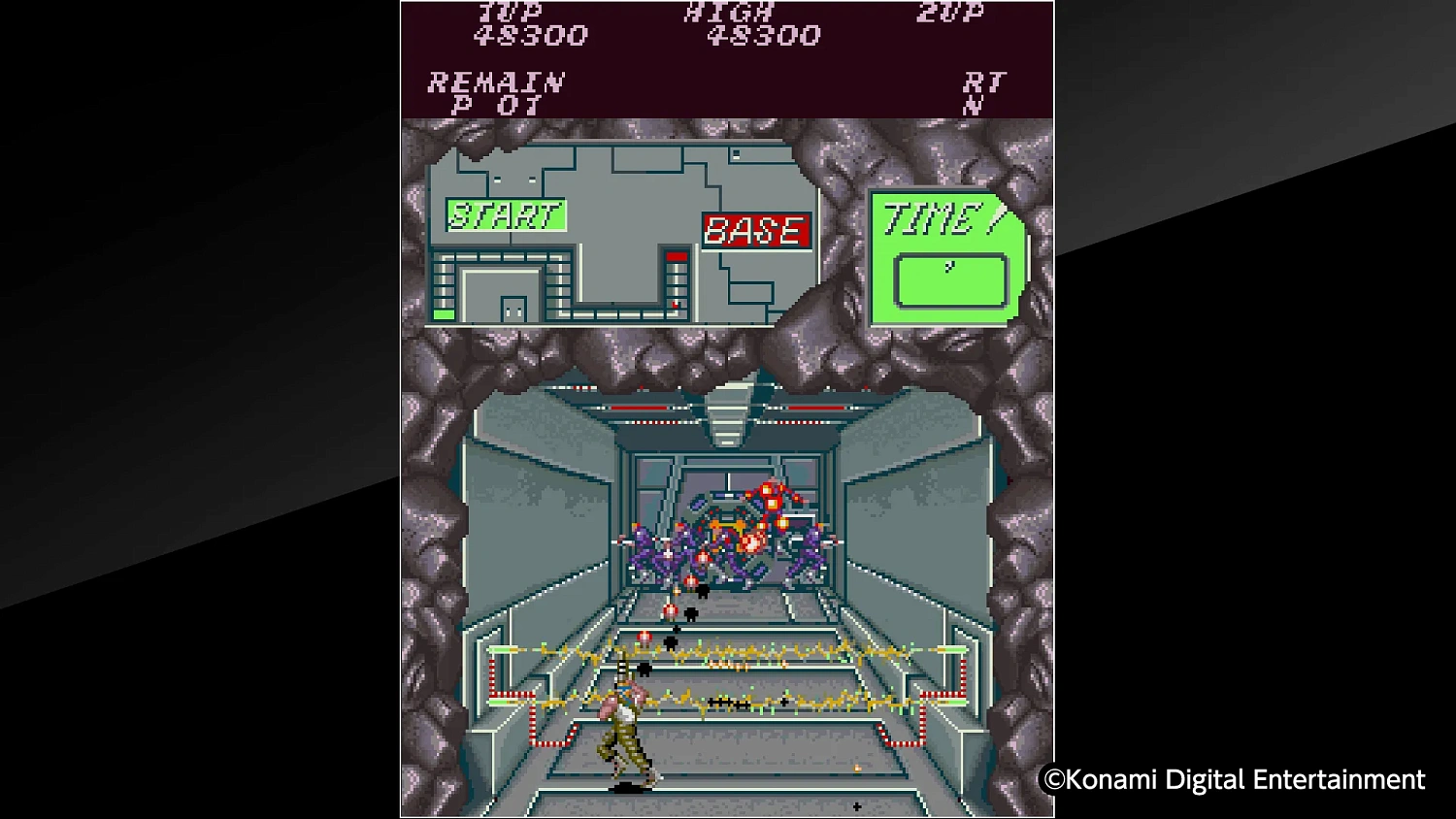Click the player's current position marker on minimap
This screenshot has height=819, width=1456.
(442, 313)
